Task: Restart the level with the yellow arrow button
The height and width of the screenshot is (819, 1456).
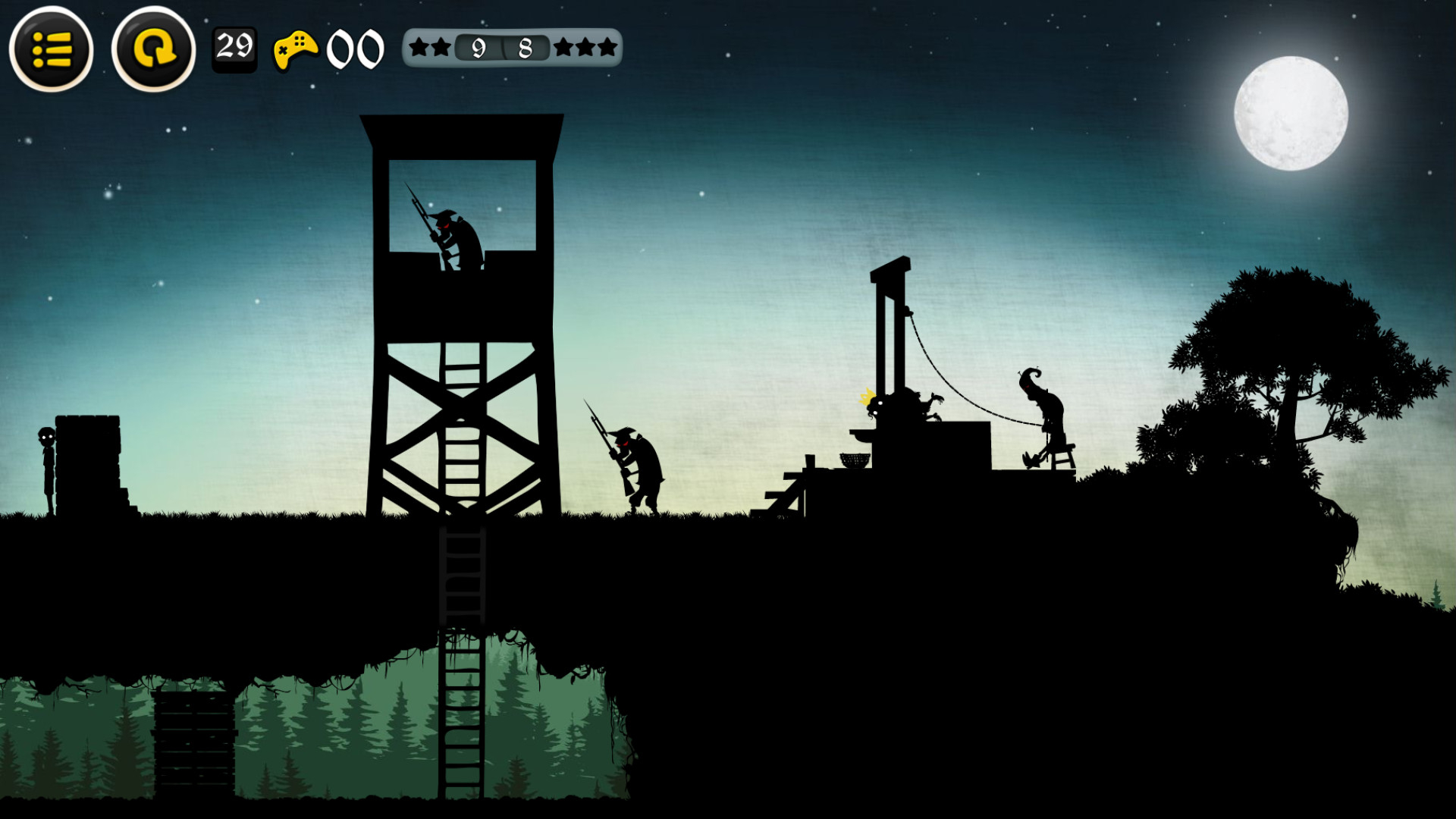Action: (x=153, y=49)
